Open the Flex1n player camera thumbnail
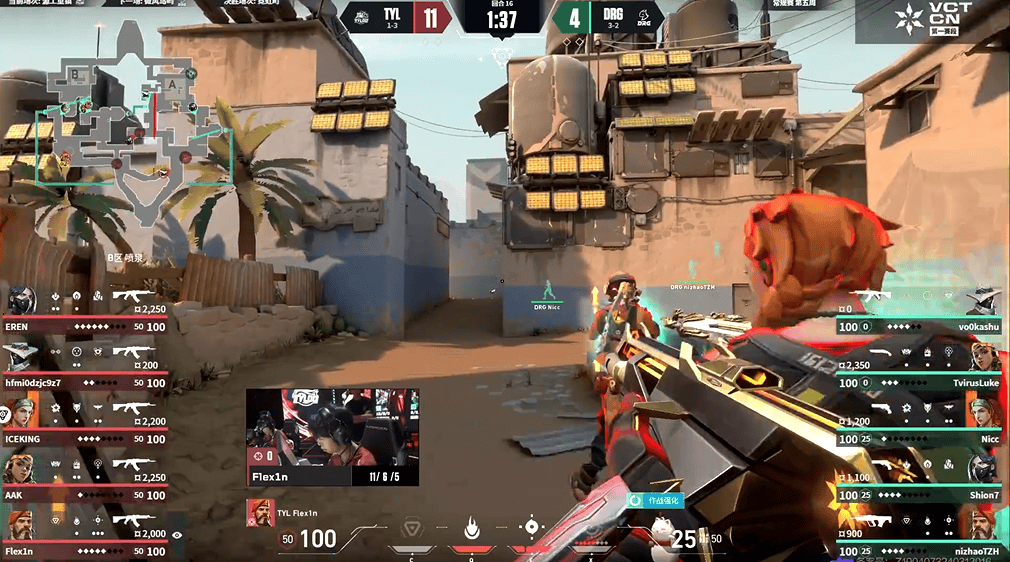The width and height of the screenshot is (1010, 562). 332,436
